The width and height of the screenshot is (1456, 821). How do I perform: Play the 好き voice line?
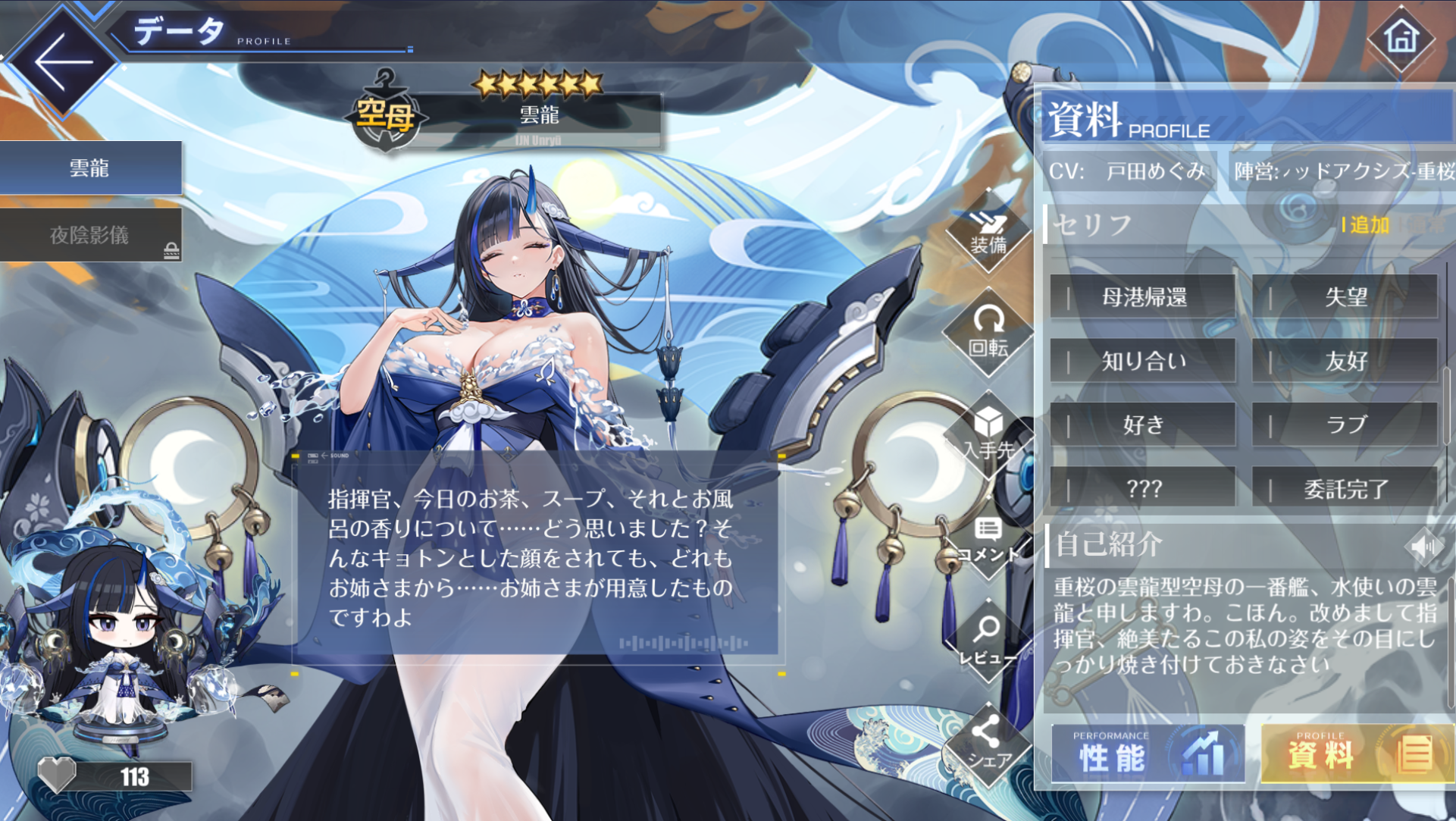tap(1143, 425)
